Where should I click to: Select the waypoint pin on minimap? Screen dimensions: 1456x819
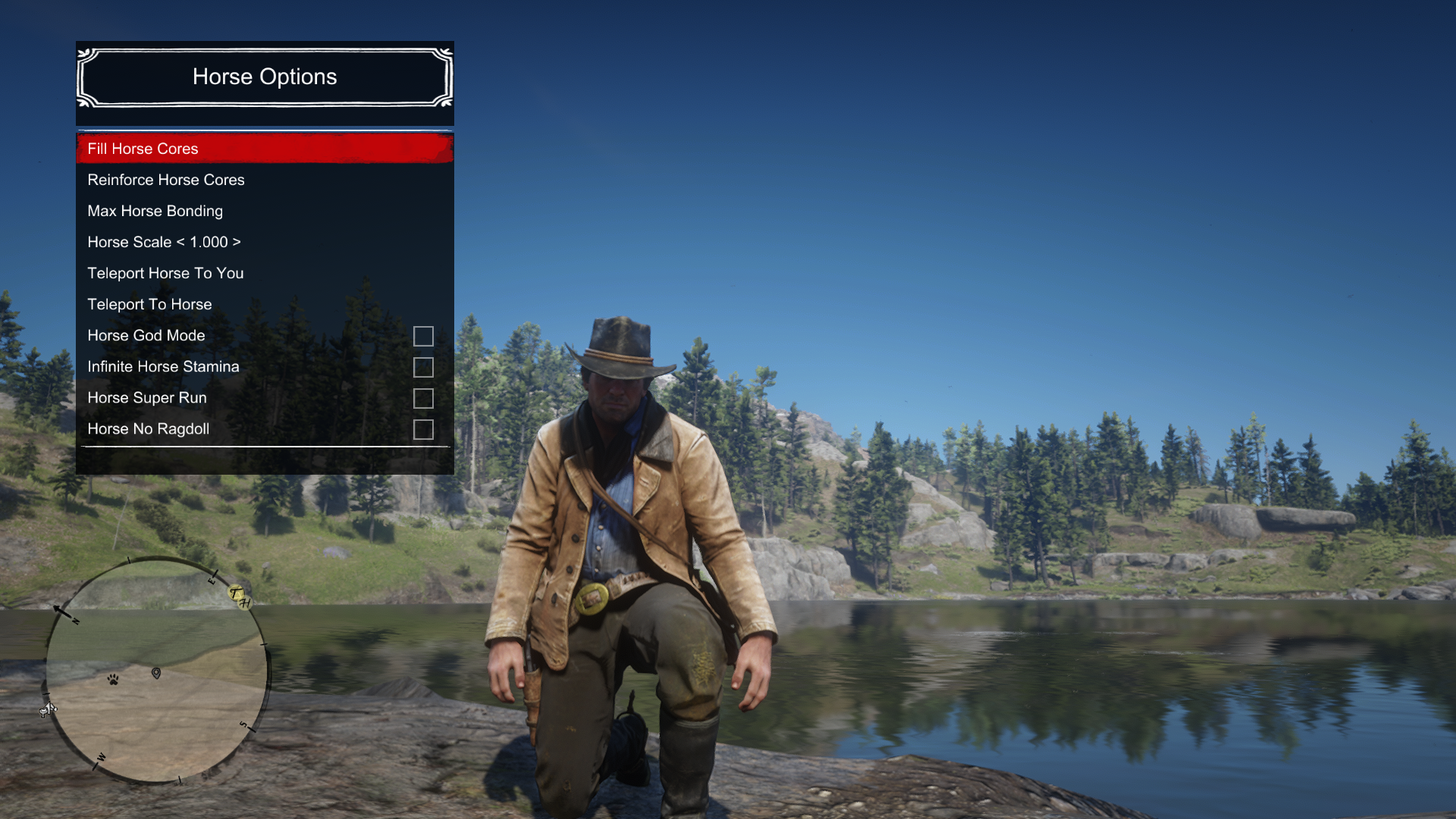pos(156,673)
